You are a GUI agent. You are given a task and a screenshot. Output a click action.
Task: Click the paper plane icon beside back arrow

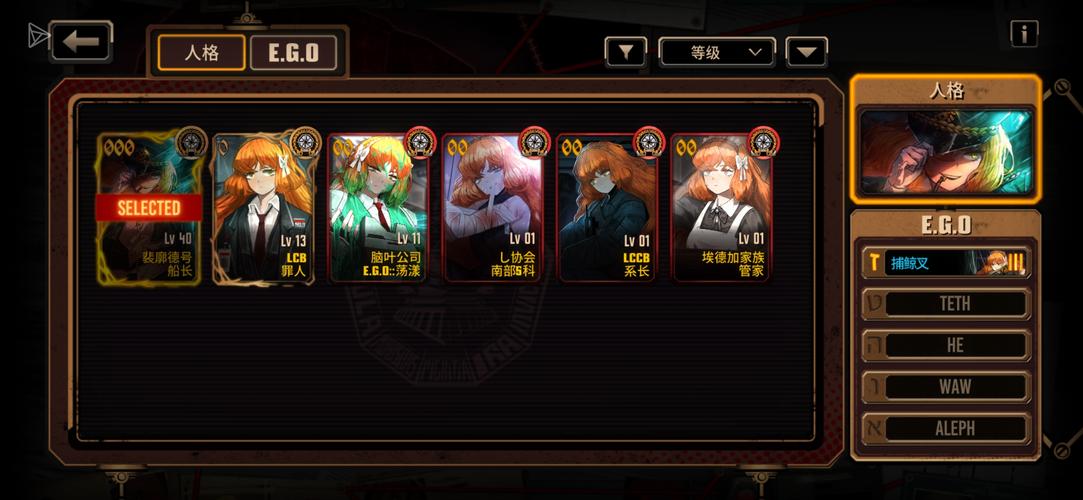click(38, 37)
